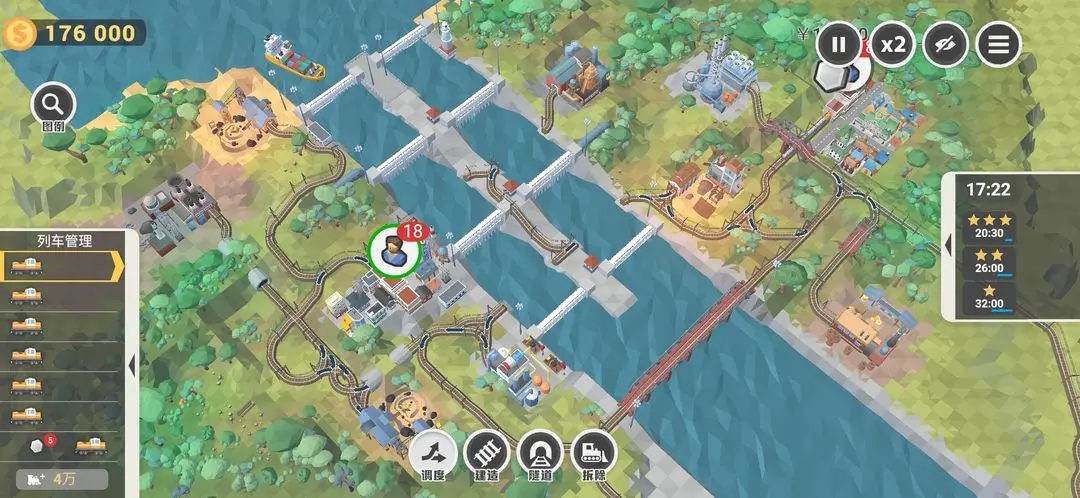Select the highlighted train in train management
The height and width of the screenshot is (498, 1080).
tap(60, 266)
